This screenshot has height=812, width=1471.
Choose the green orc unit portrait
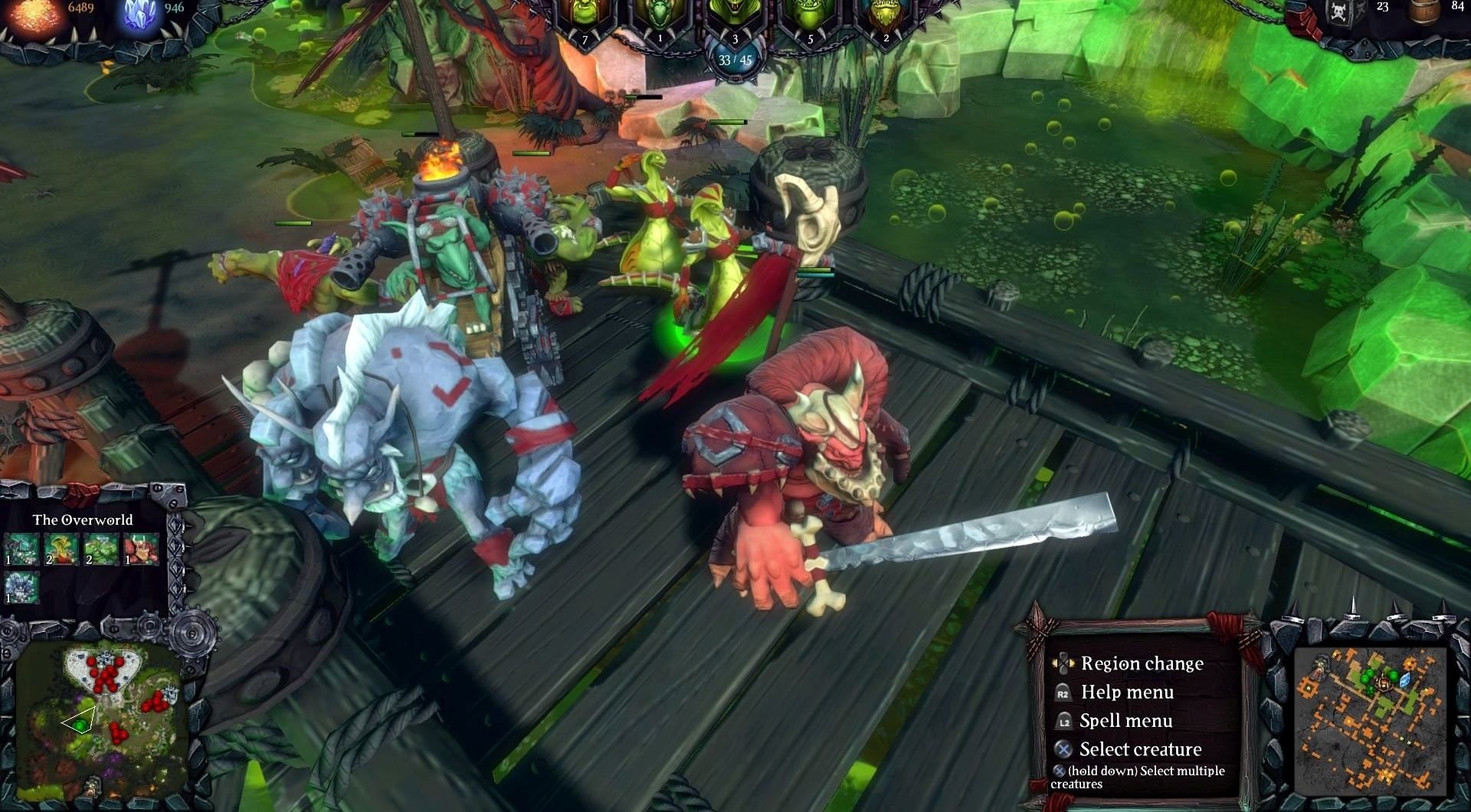point(100,549)
